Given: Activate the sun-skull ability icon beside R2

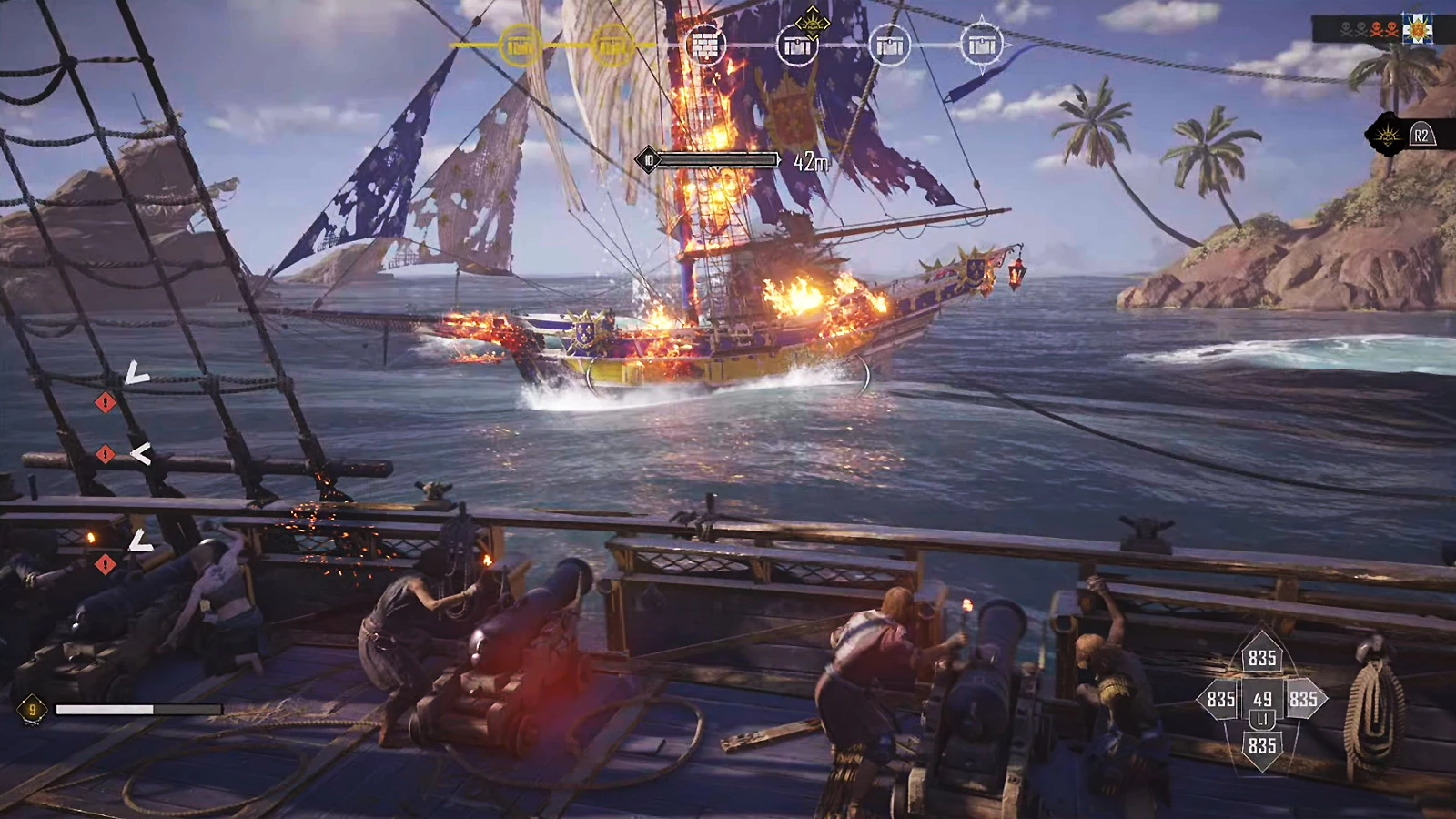Looking at the screenshot, I should coord(1386,136).
